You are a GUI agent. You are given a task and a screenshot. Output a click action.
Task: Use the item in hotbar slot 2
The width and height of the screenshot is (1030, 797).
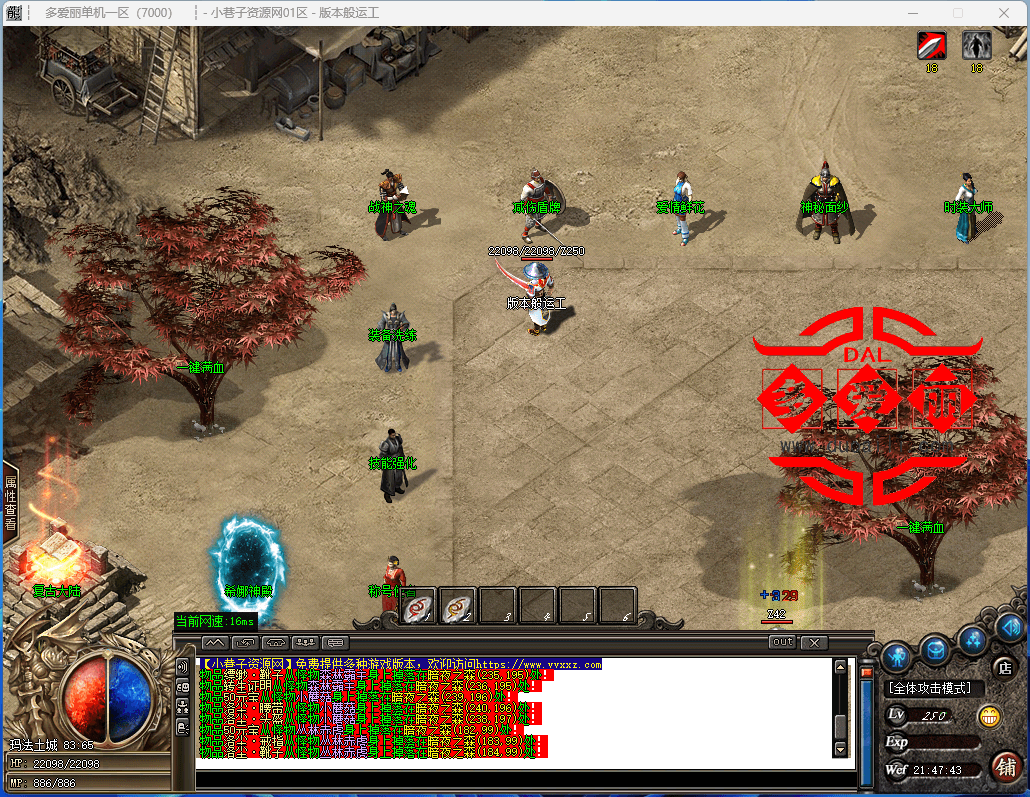pyautogui.click(x=458, y=606)
